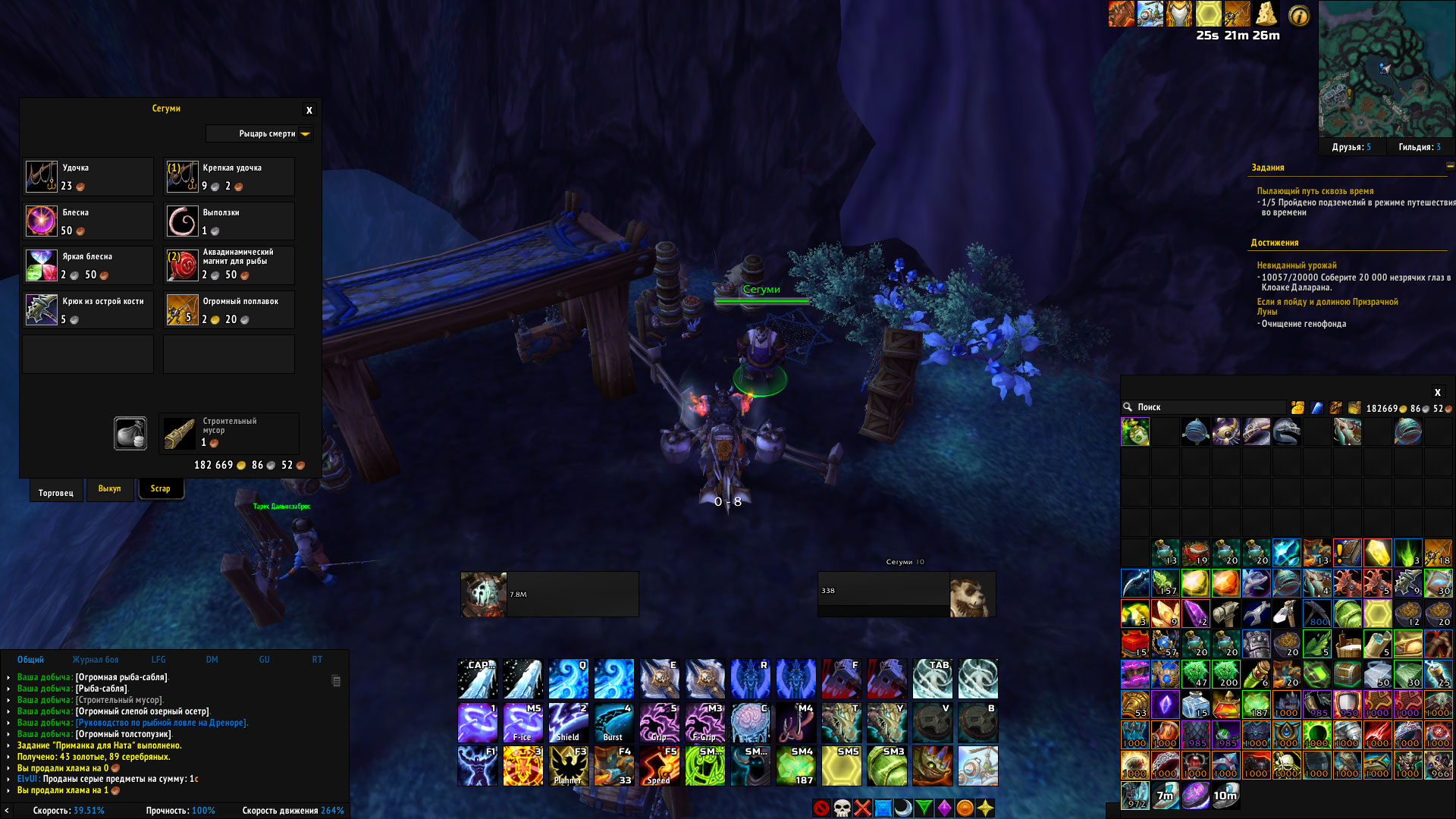This screenshot has width=1456, height=819.
Task: Close the bag inventory window
Action: tap(1437, 393)
